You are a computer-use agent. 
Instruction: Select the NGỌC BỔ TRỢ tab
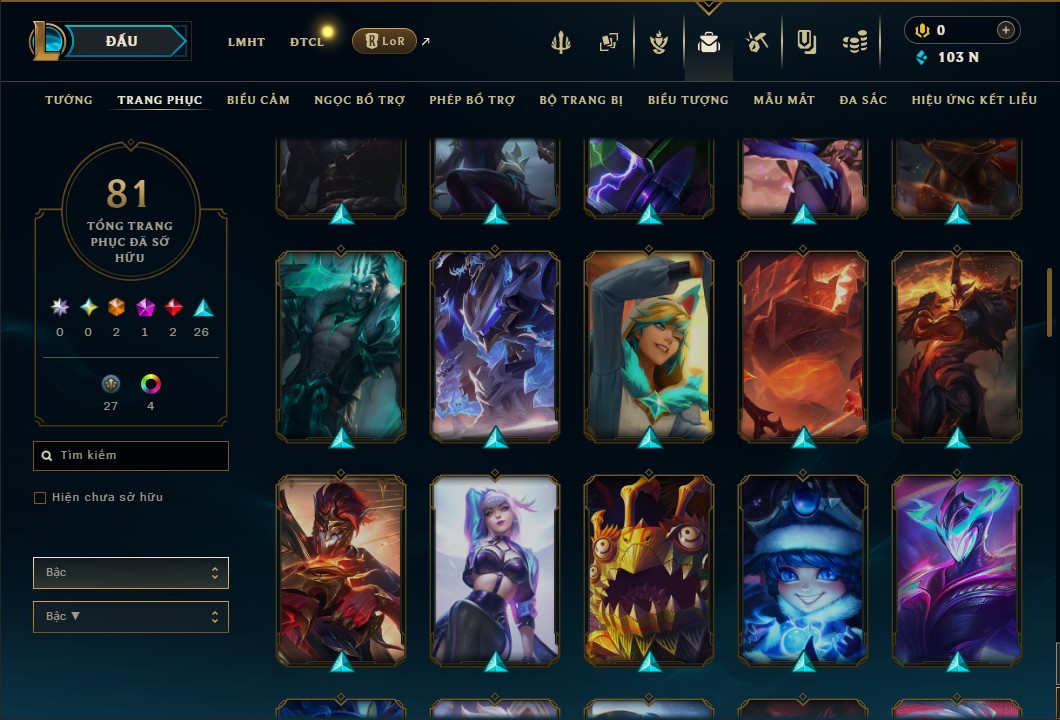coord(359,100)
